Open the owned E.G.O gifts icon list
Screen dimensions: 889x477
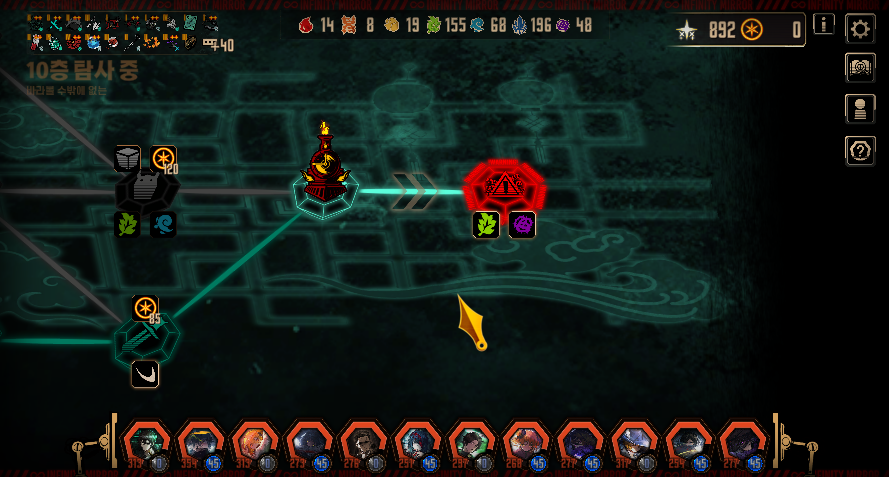(x=122, y=33)
